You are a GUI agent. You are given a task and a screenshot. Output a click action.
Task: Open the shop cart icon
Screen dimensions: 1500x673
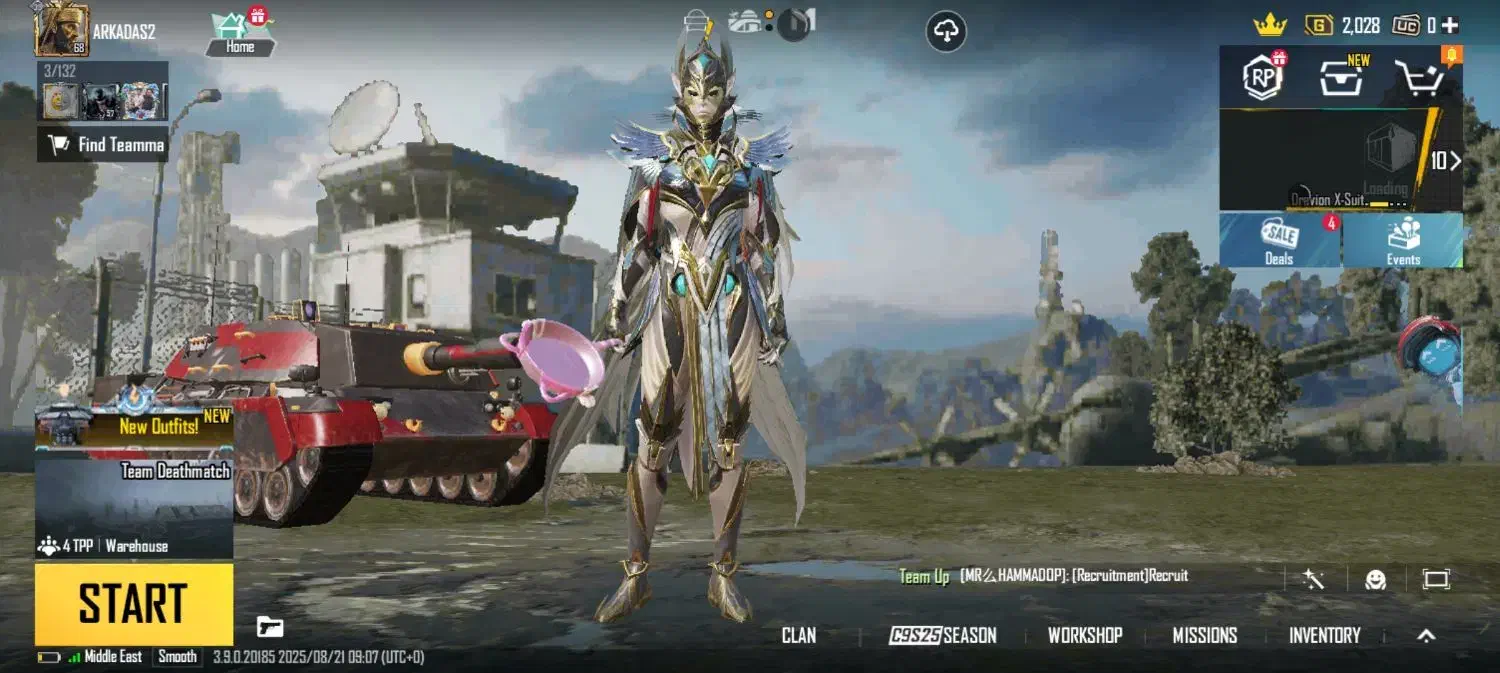coord(1419,78)
